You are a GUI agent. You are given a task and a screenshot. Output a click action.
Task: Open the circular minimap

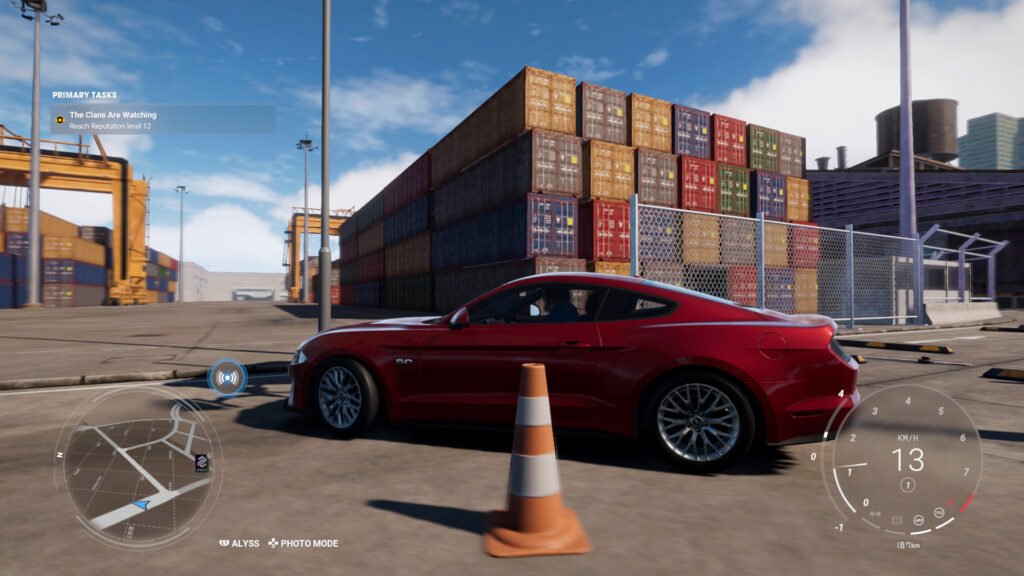point(138,466)
